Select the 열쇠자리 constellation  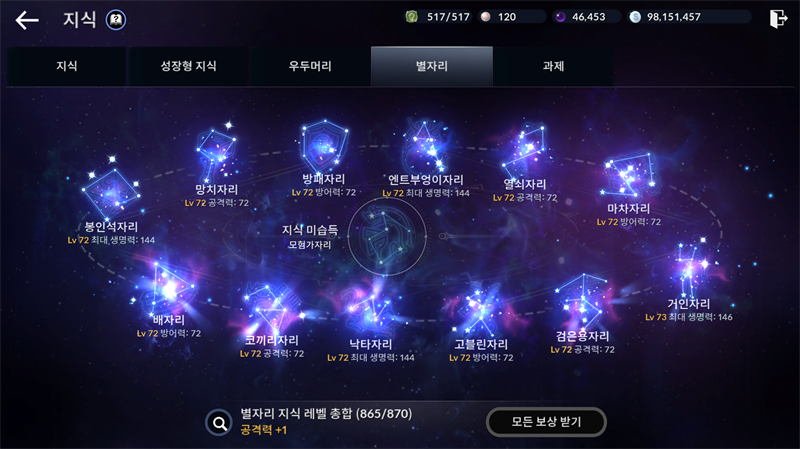(525, 153)
